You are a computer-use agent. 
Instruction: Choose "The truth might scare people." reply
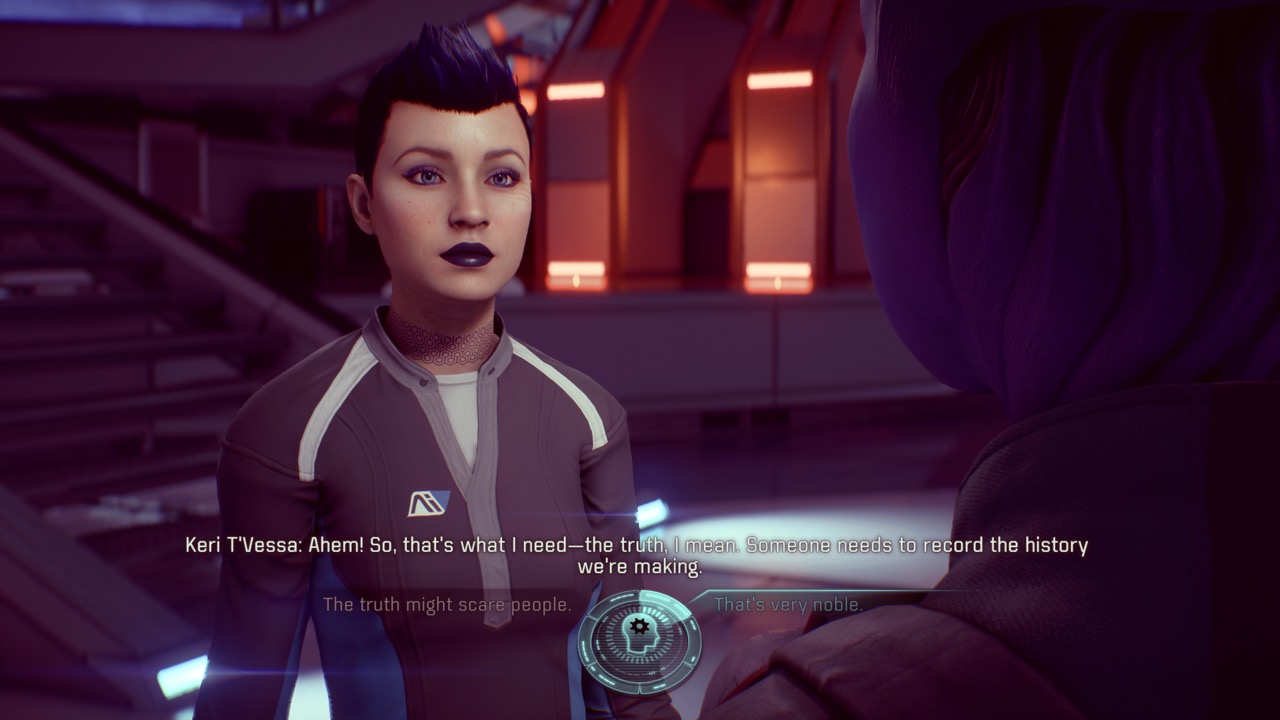pos(447,605)
